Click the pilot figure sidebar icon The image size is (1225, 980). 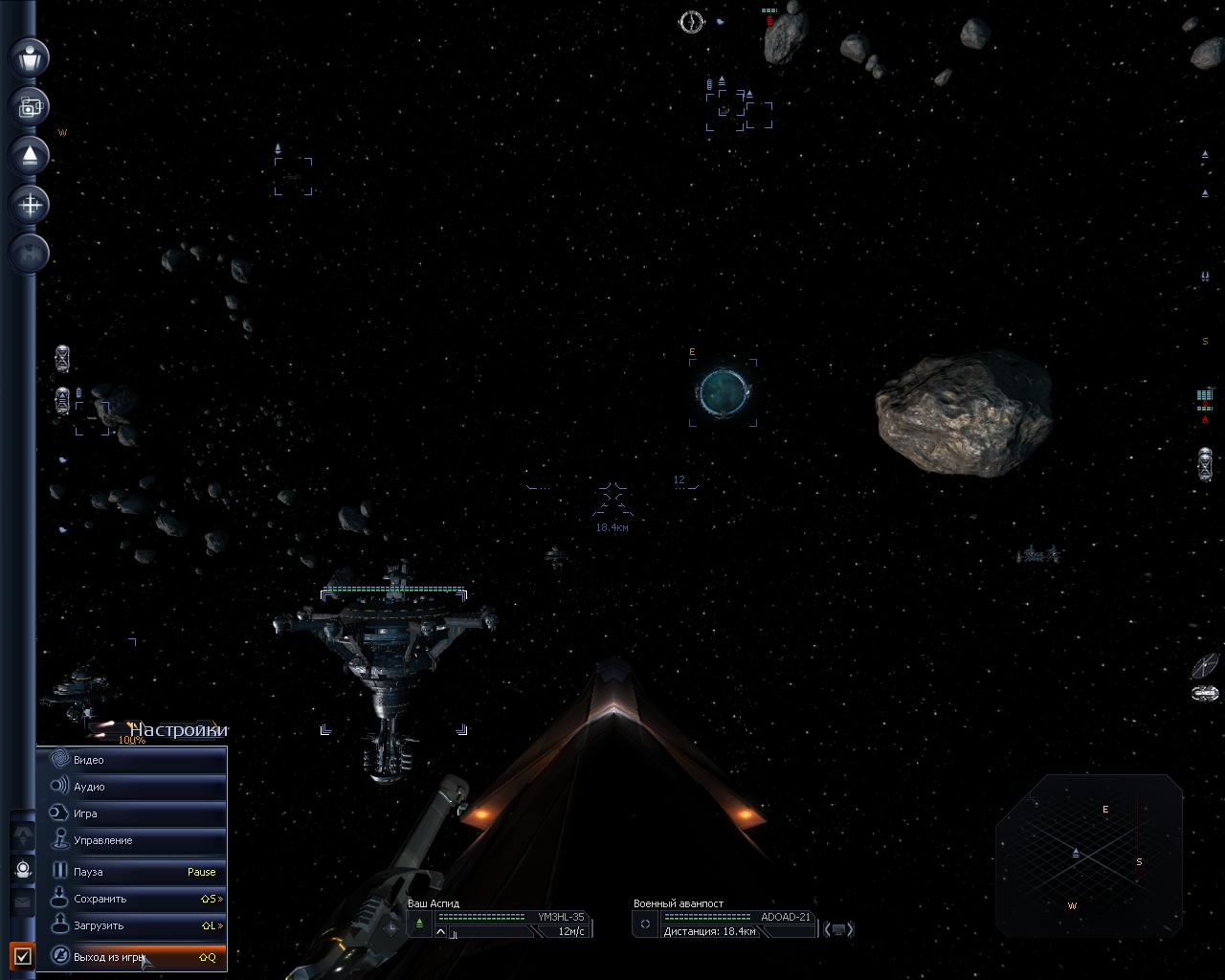[31, 56]
